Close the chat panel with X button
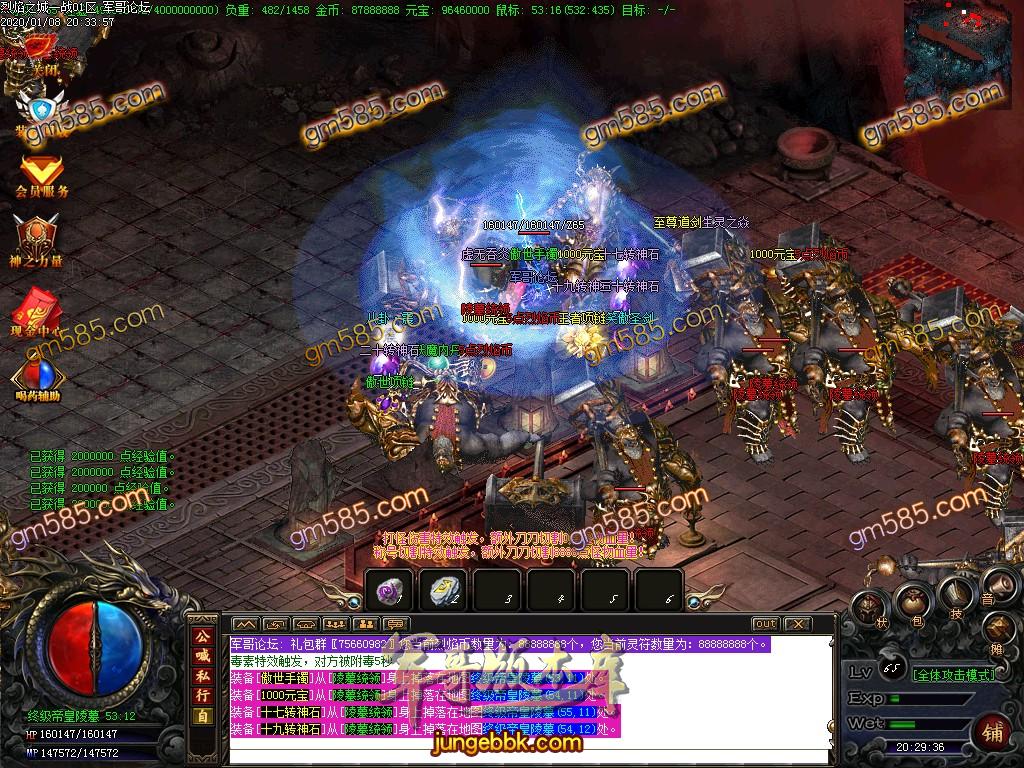Image resolution: width=1024 pixels, height=768 pixels. 796,624
